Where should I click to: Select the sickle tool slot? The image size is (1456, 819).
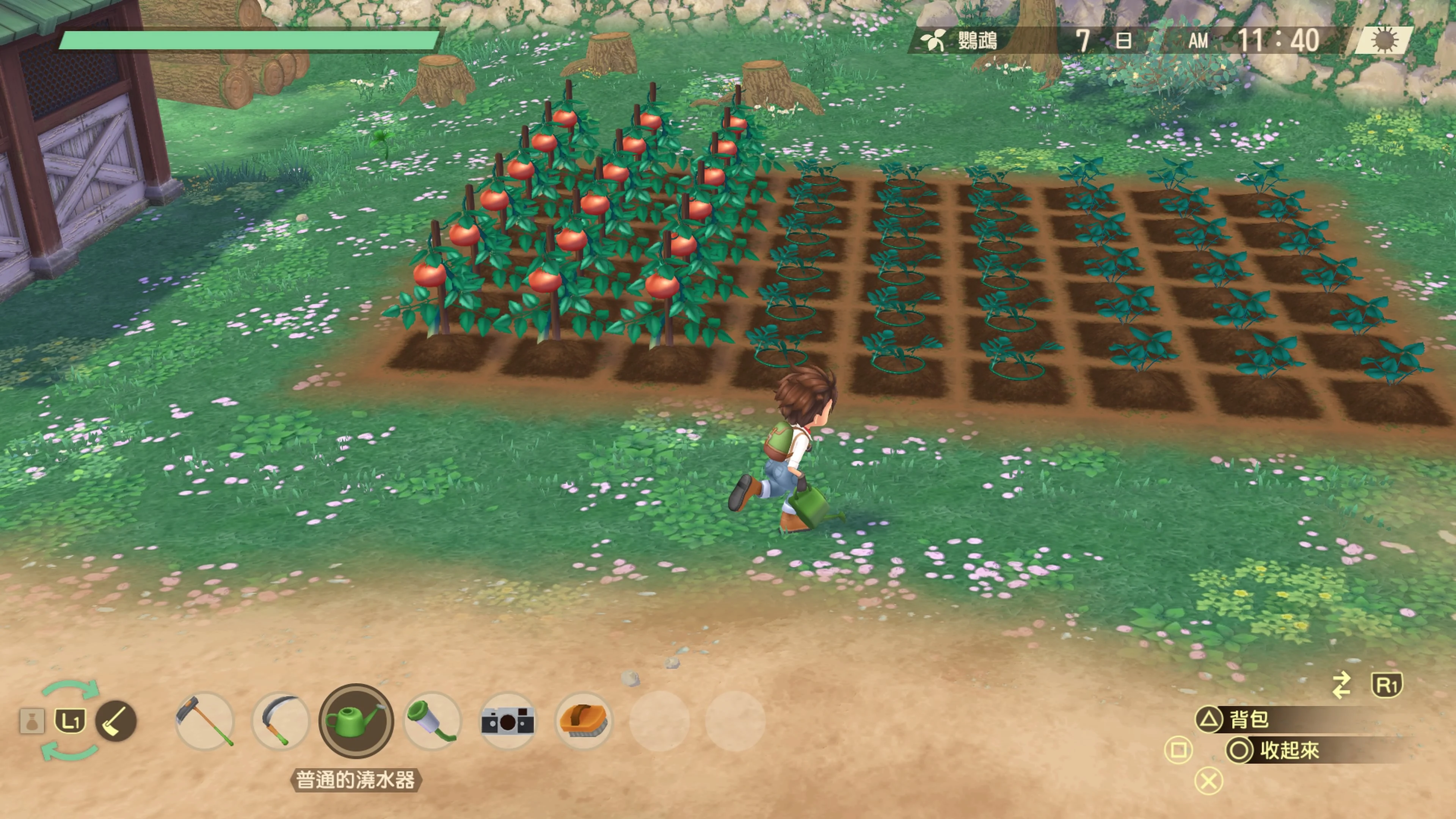[x=281, y=721]
